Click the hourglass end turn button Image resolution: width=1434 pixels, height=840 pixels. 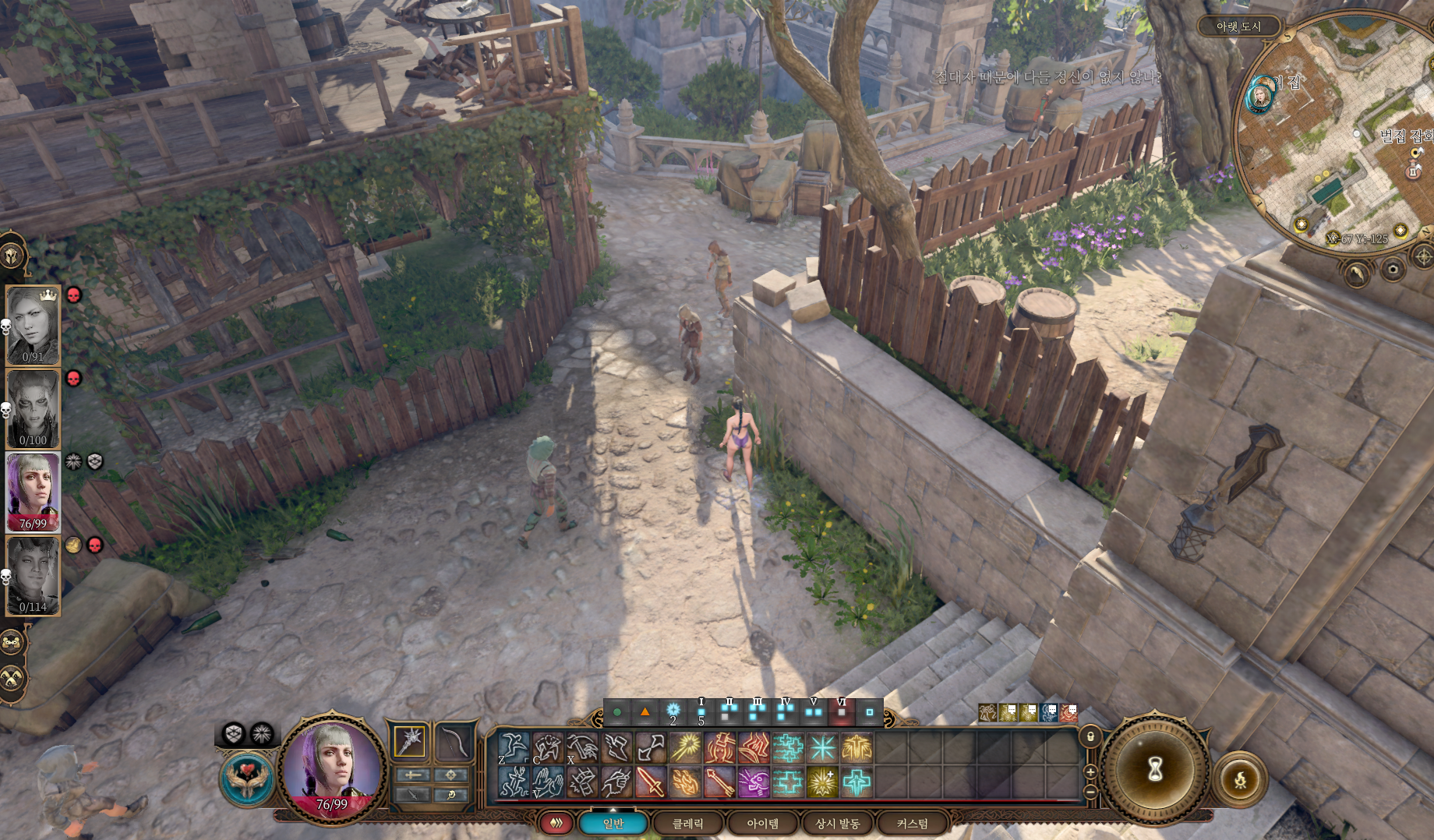(x=1155, y=770)
